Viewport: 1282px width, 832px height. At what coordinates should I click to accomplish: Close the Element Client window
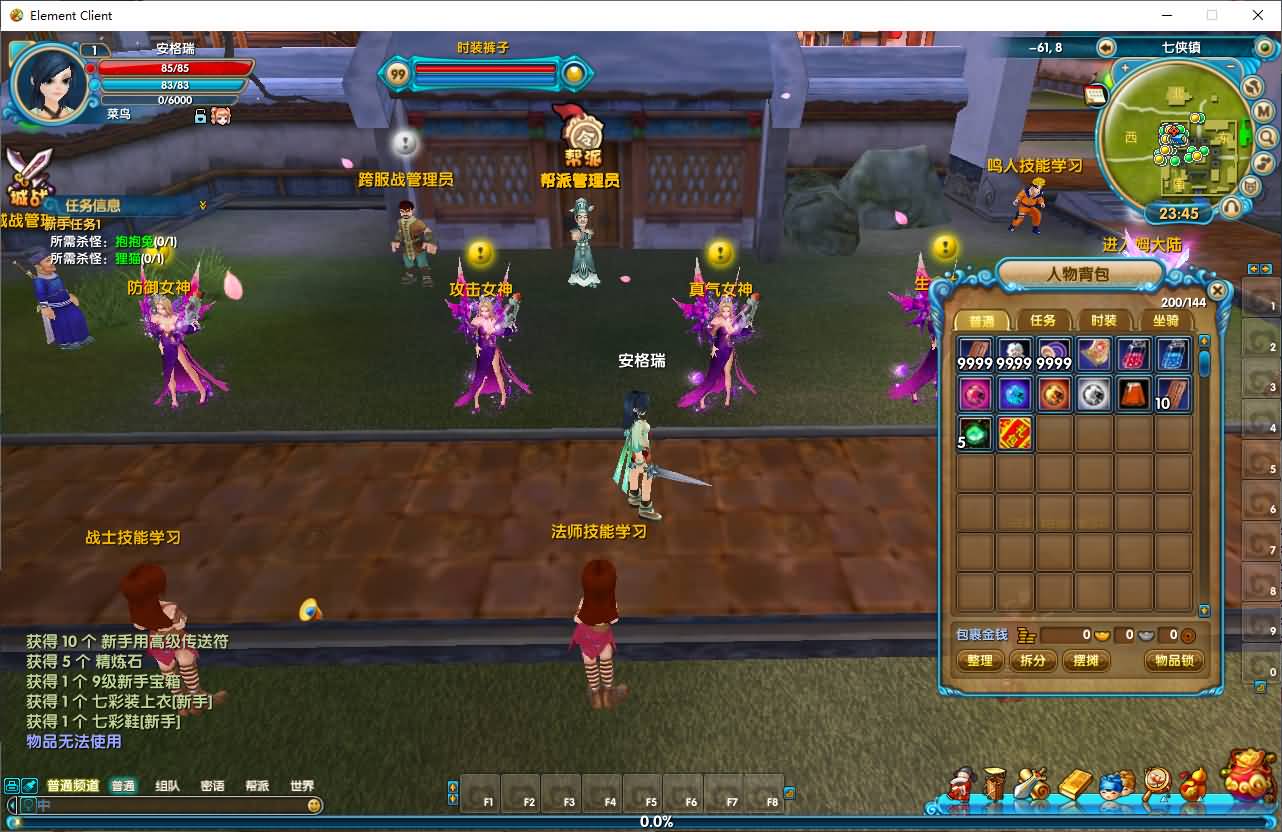[1258, 15]
